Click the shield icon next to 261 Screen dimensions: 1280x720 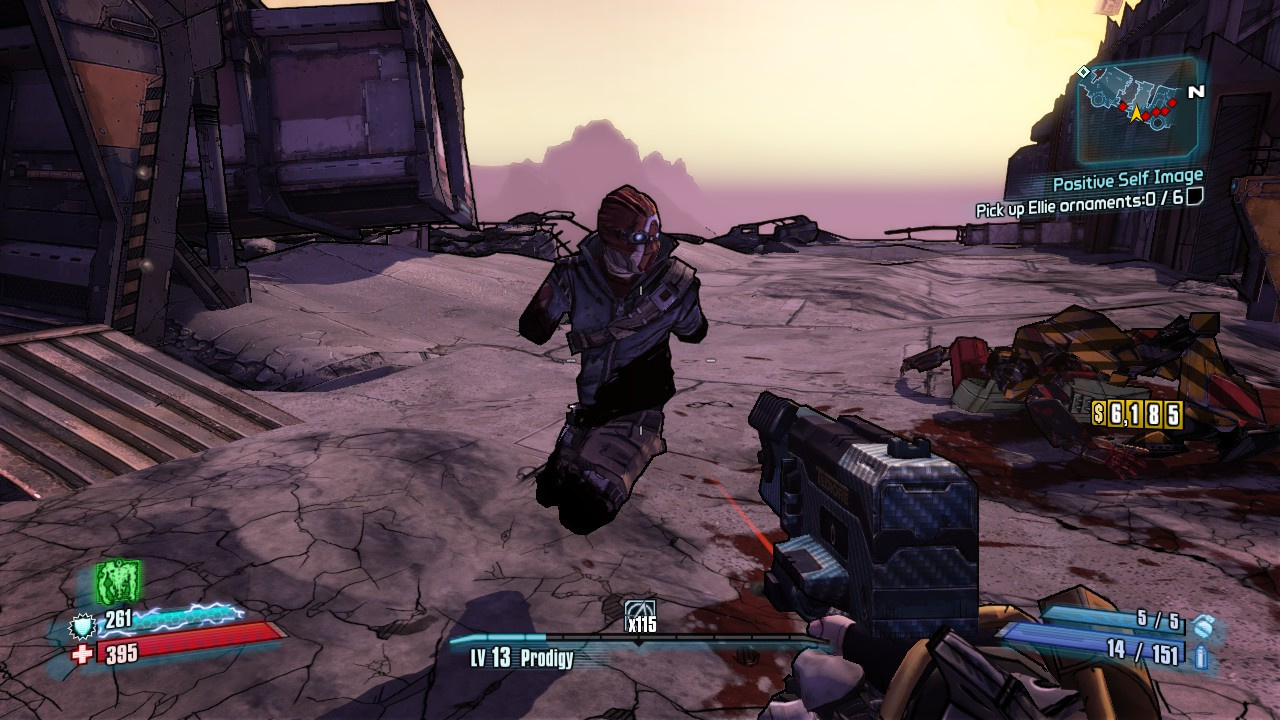click(82, 627)
